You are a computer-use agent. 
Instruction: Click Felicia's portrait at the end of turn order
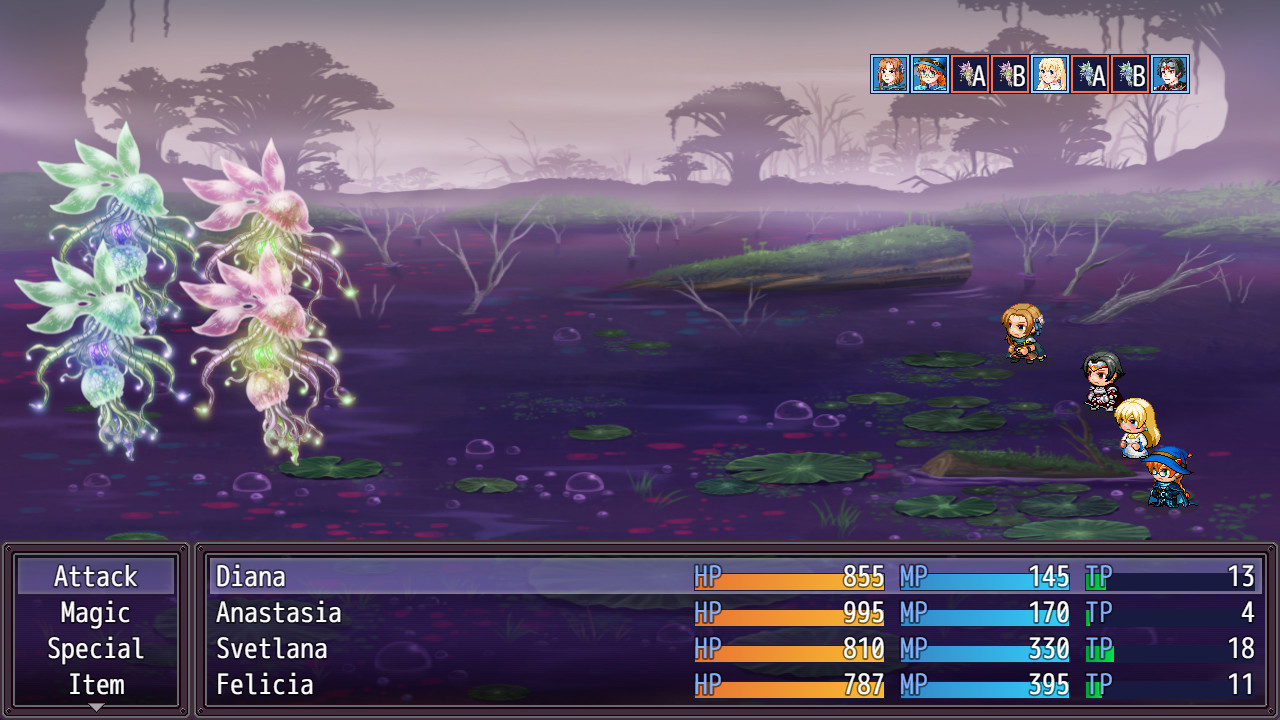click(1170, 75)
